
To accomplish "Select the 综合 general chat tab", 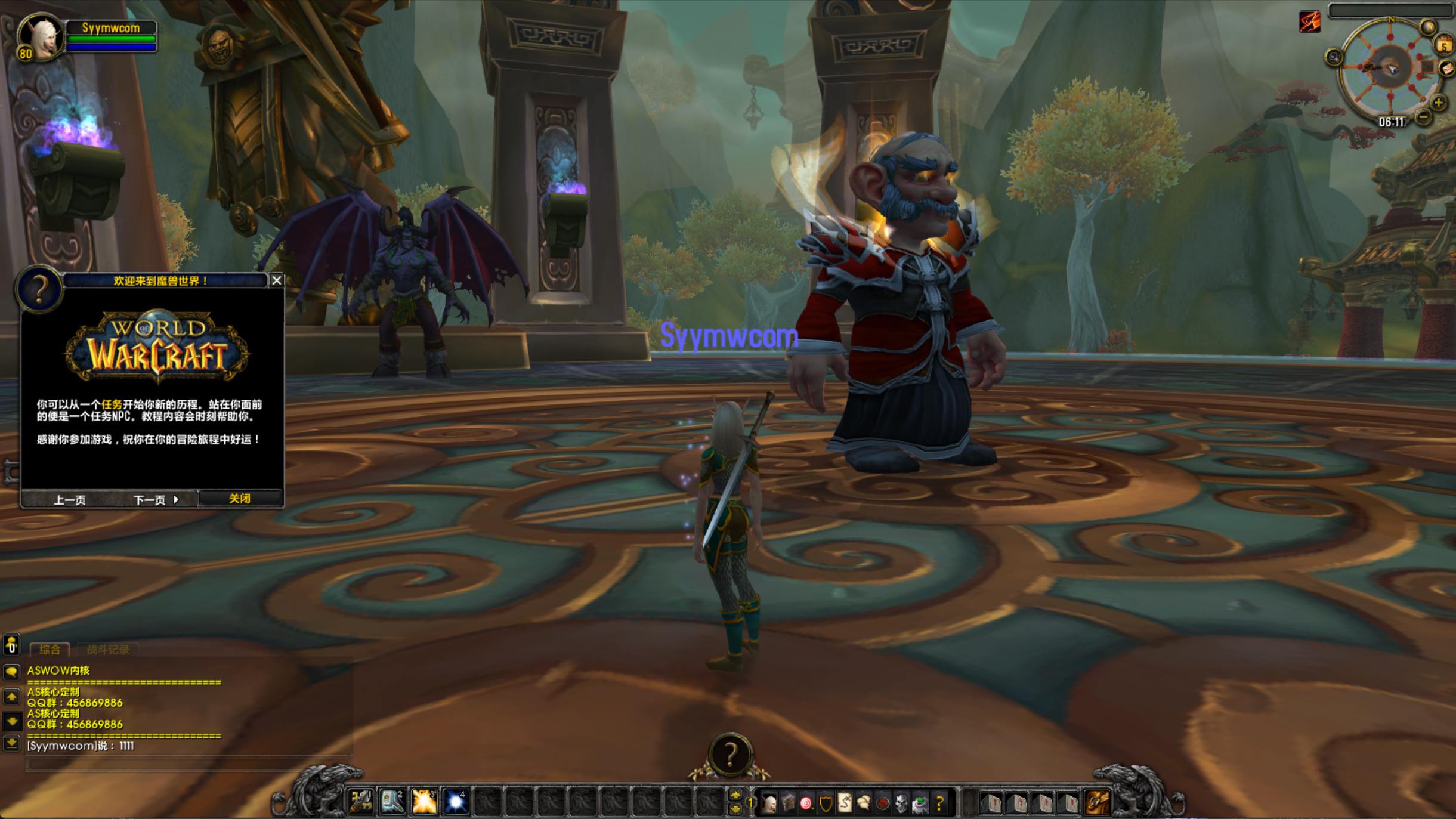I will click(50, 650).
